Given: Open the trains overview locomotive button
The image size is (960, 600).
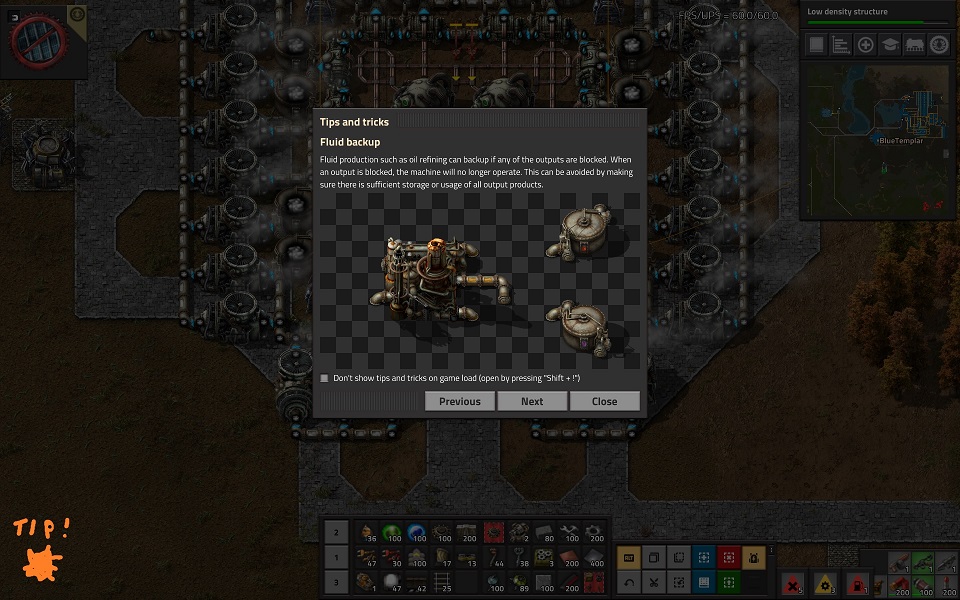Looking at the screenshot, I should tap(914, 45).
